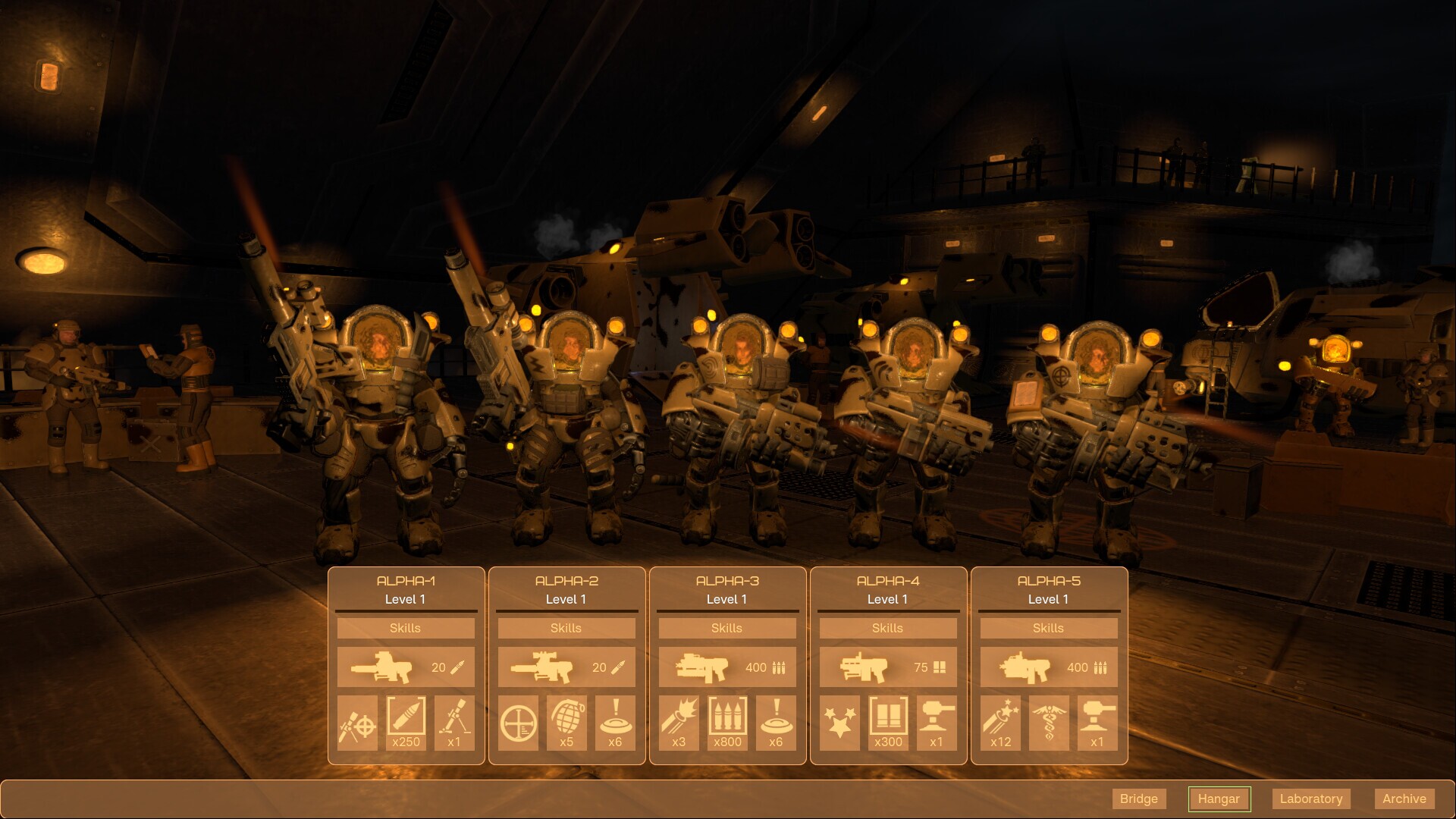Open the Skills panel for ALPHA-3

coord(726,628)
